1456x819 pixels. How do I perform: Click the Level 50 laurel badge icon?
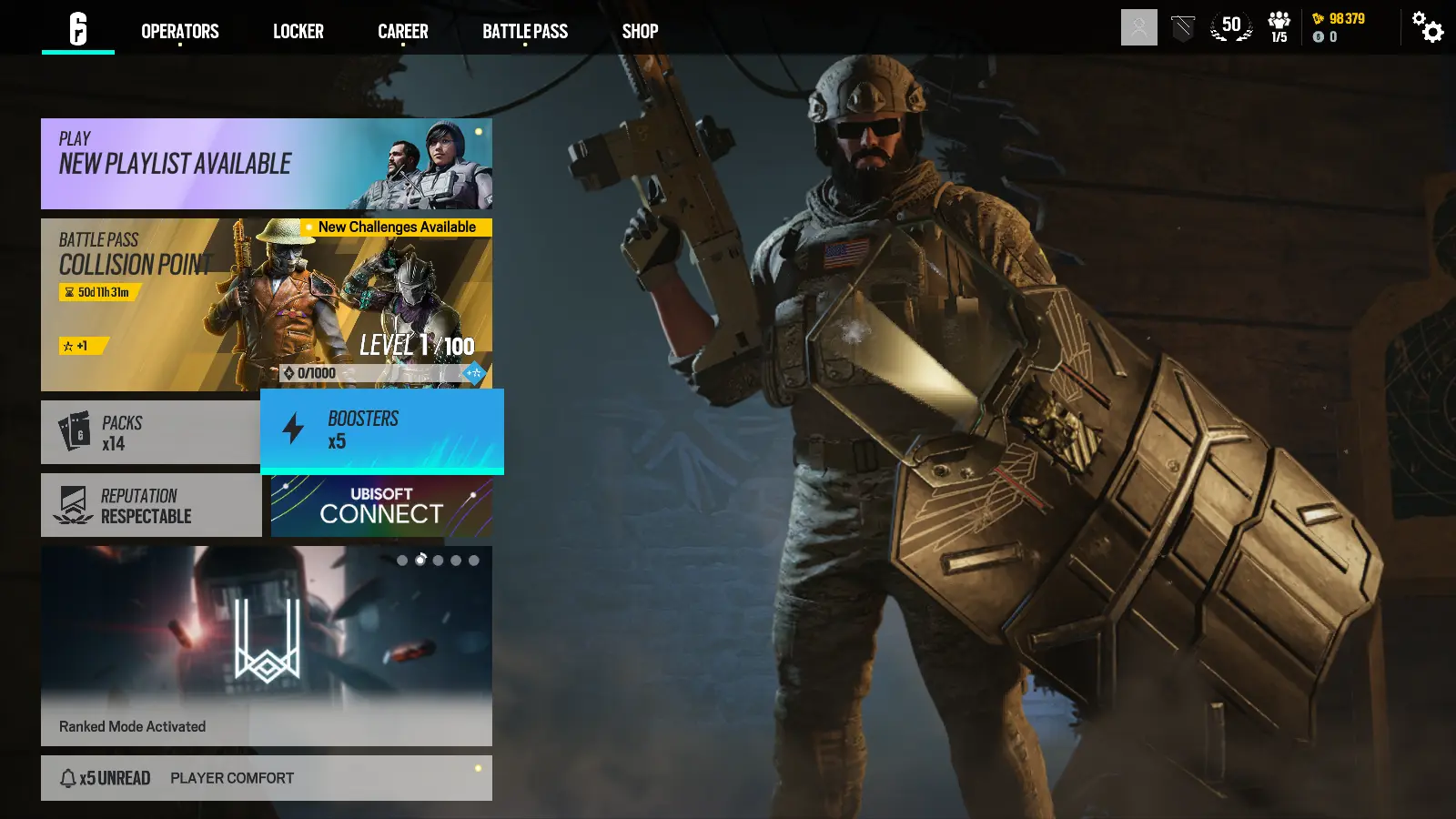tap(1230, 26)
